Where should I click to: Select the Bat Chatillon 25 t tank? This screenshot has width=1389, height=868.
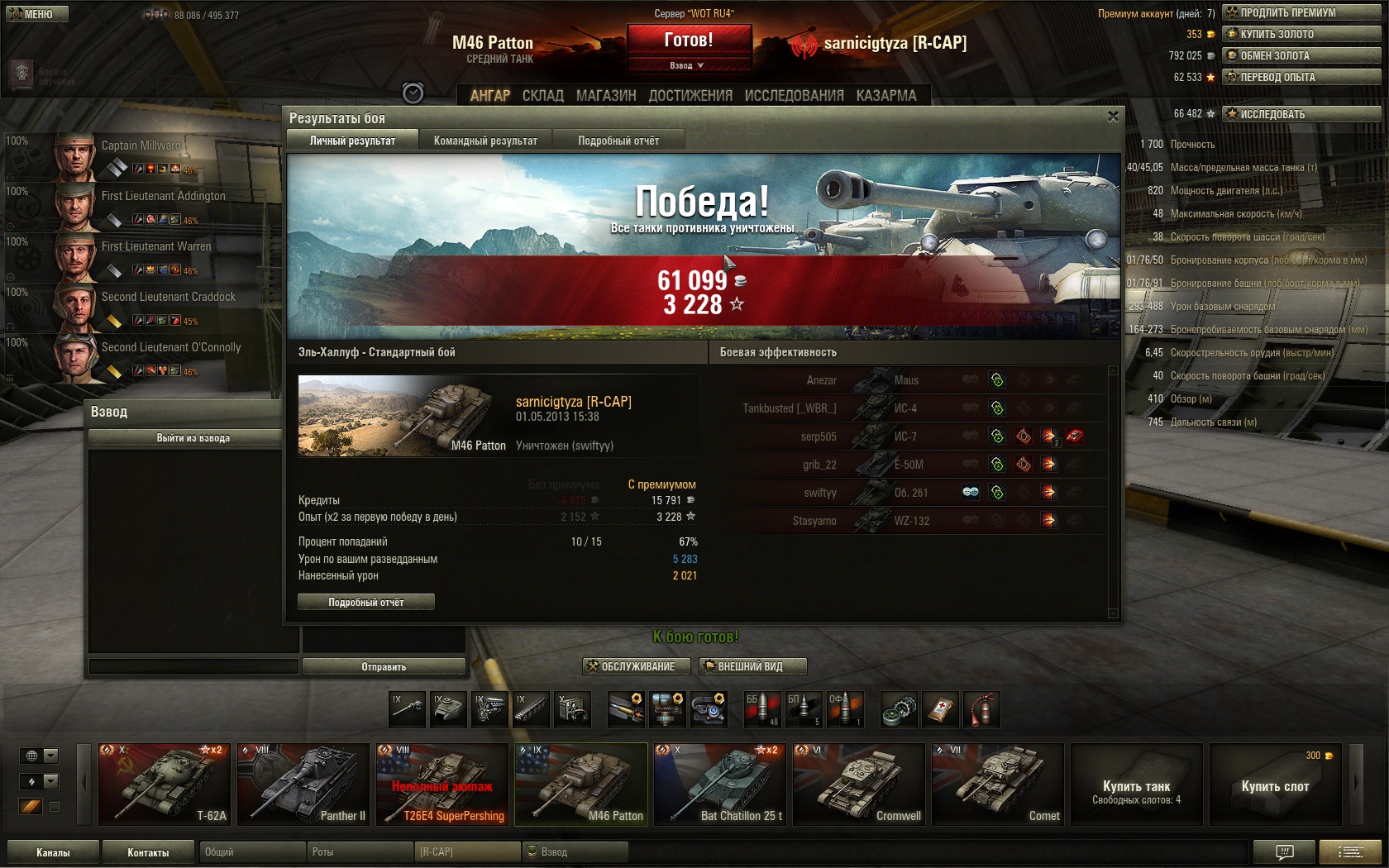[x=718, y=785]
